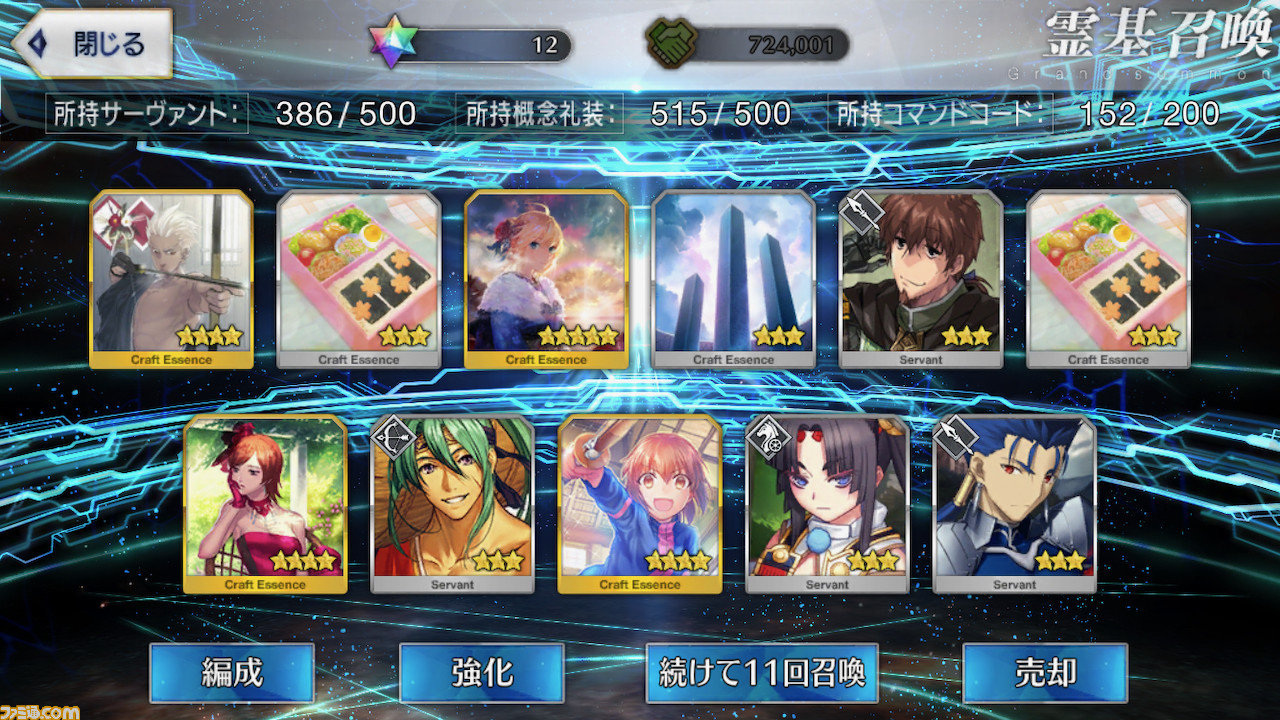
Task: Choose the red-dress woman Craft Essence card
Action: (265, 503)
